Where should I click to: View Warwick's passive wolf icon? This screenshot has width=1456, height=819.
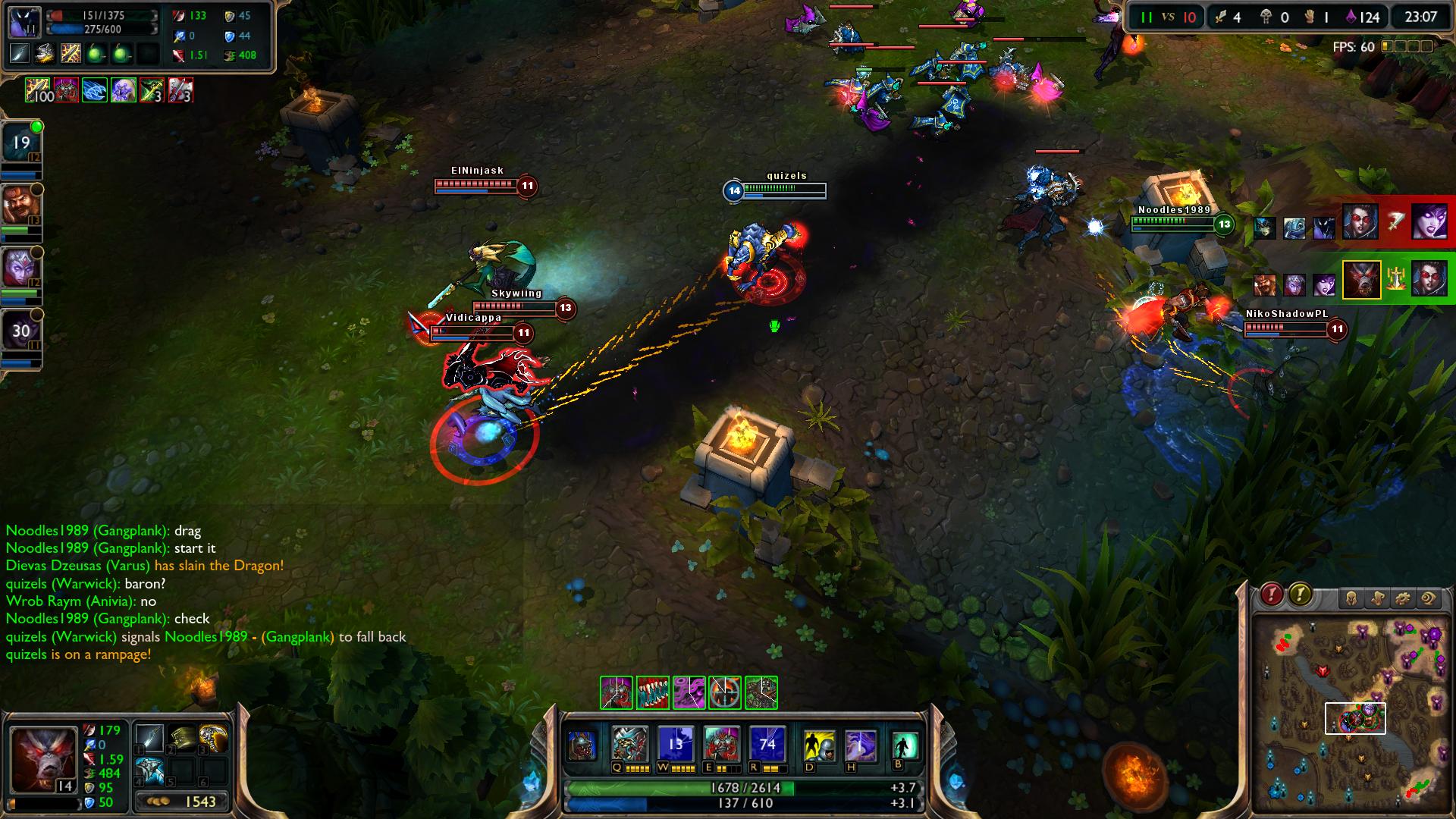[x=582, y=746]
